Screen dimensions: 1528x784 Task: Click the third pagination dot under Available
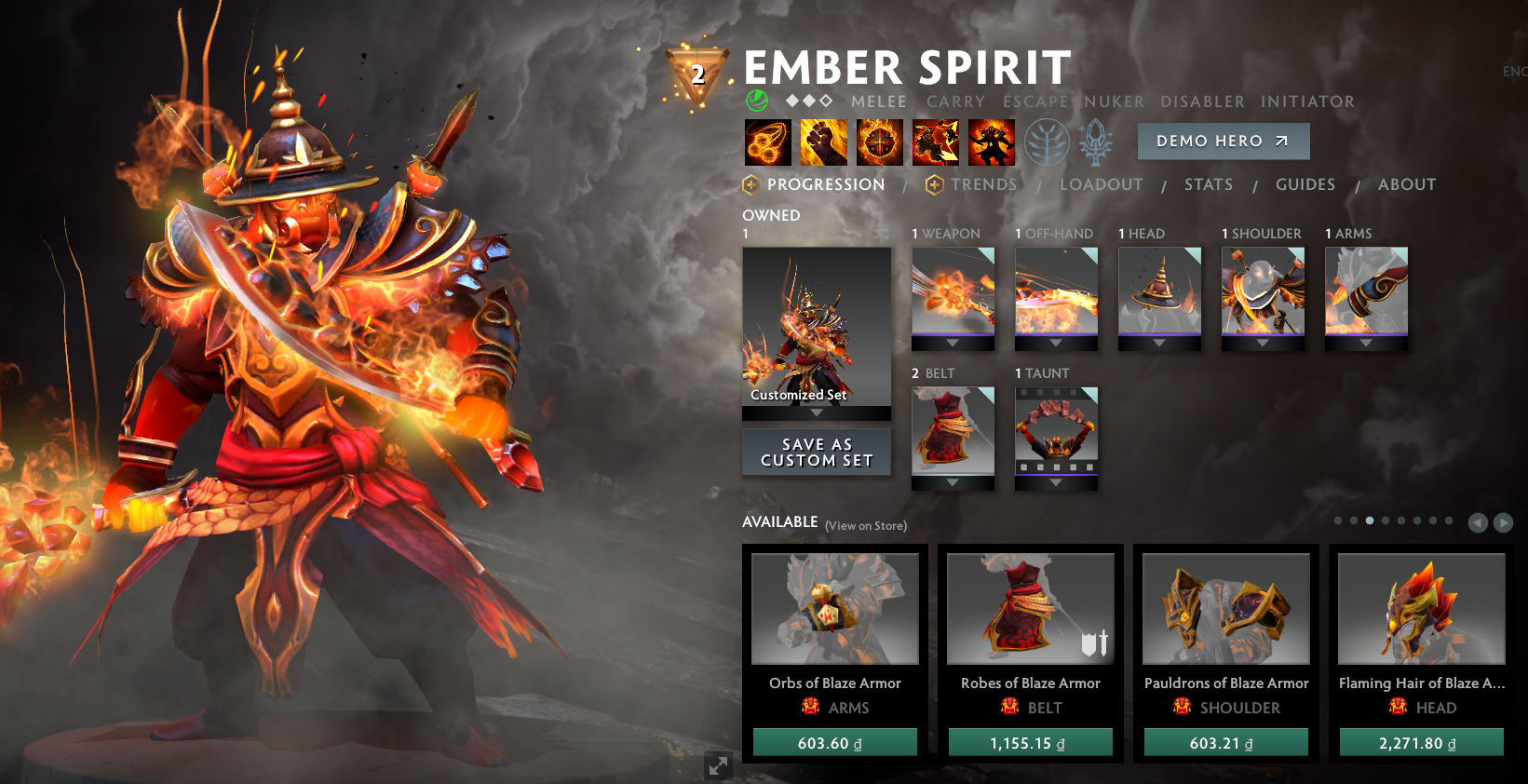click(1369, 522)
